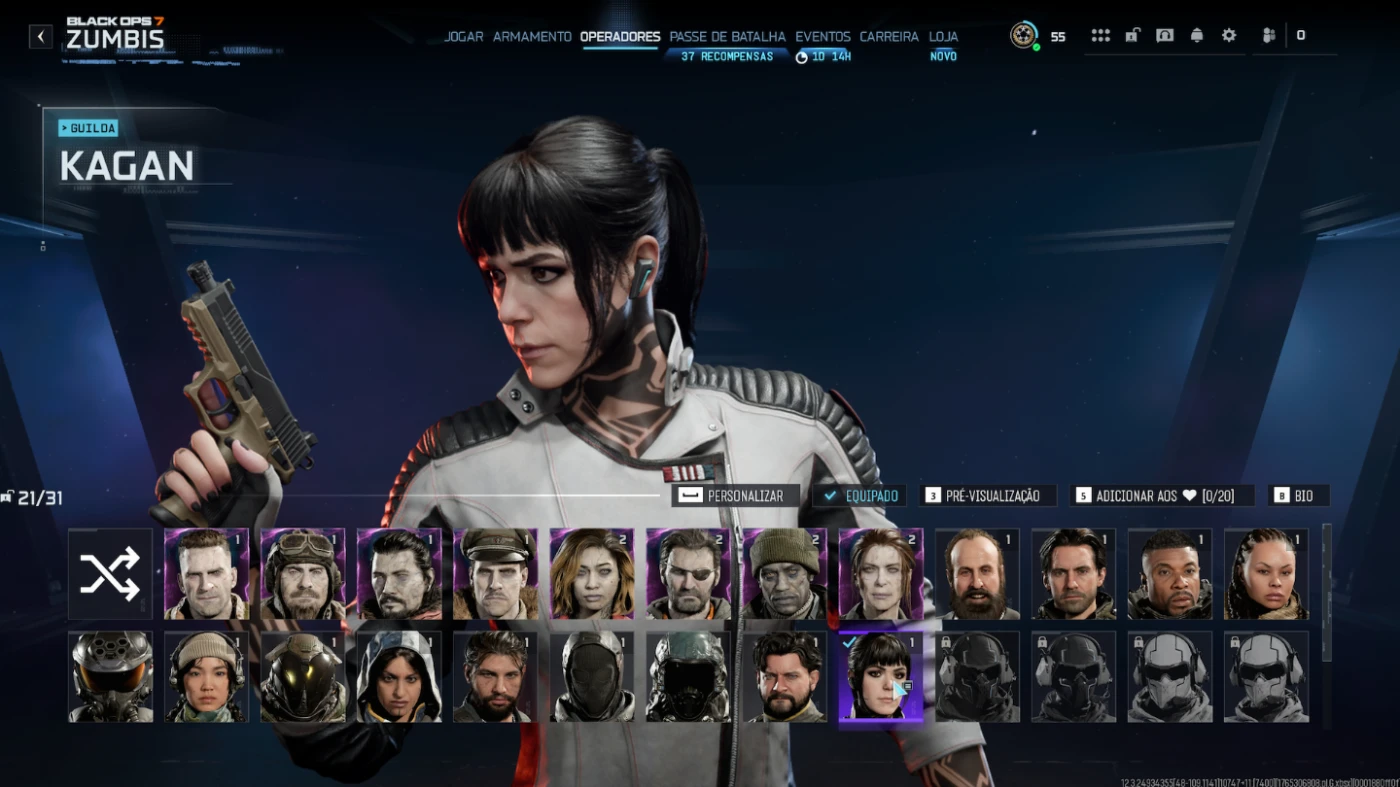The width and height of the screenshot is (1400, 787).
Task: Open the Carreira tab
Action: [x=889, y=37]
